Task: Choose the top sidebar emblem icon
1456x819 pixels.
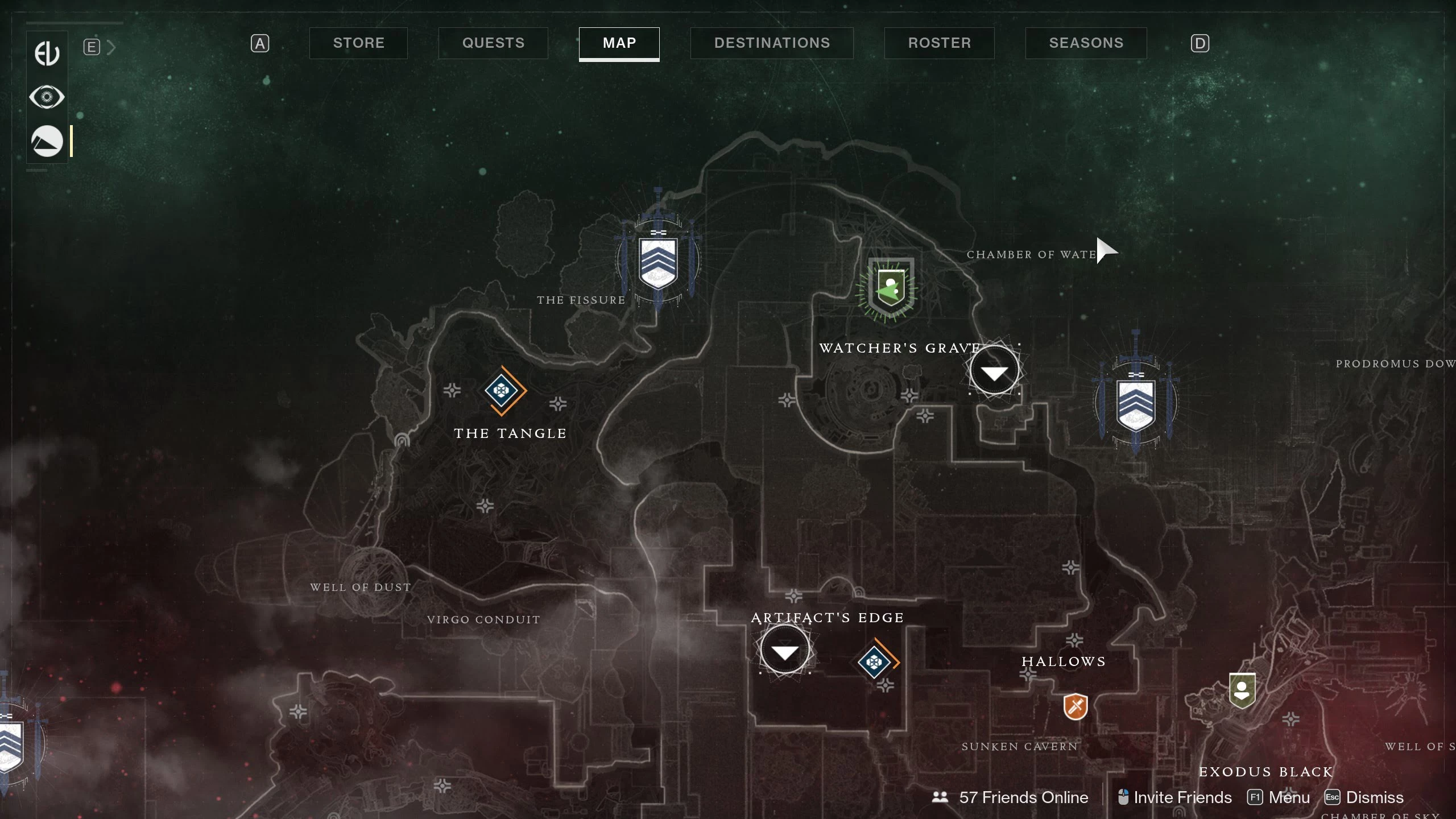Action: (x=47, y=53)
